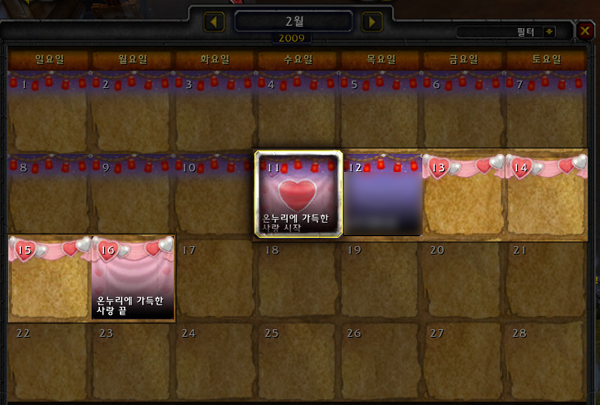Go to the previous month
This screenshot has height=405, width=600.
tap(214, 21)
